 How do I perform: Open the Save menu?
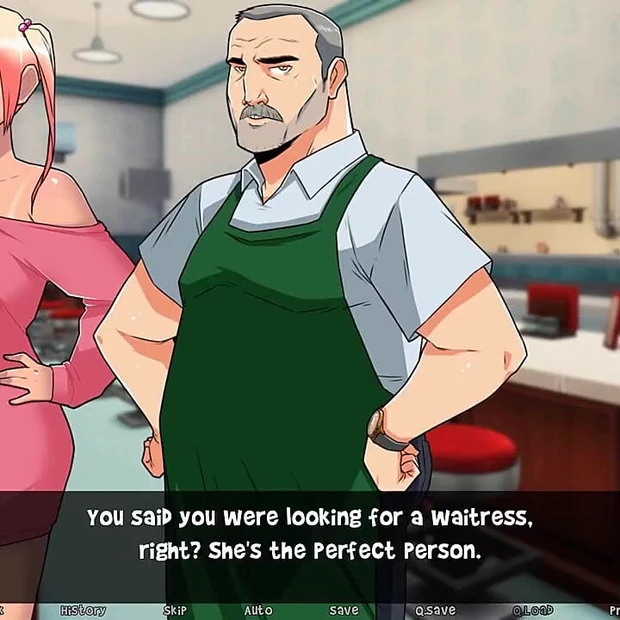pyautogui.click(x=344, y=610)
